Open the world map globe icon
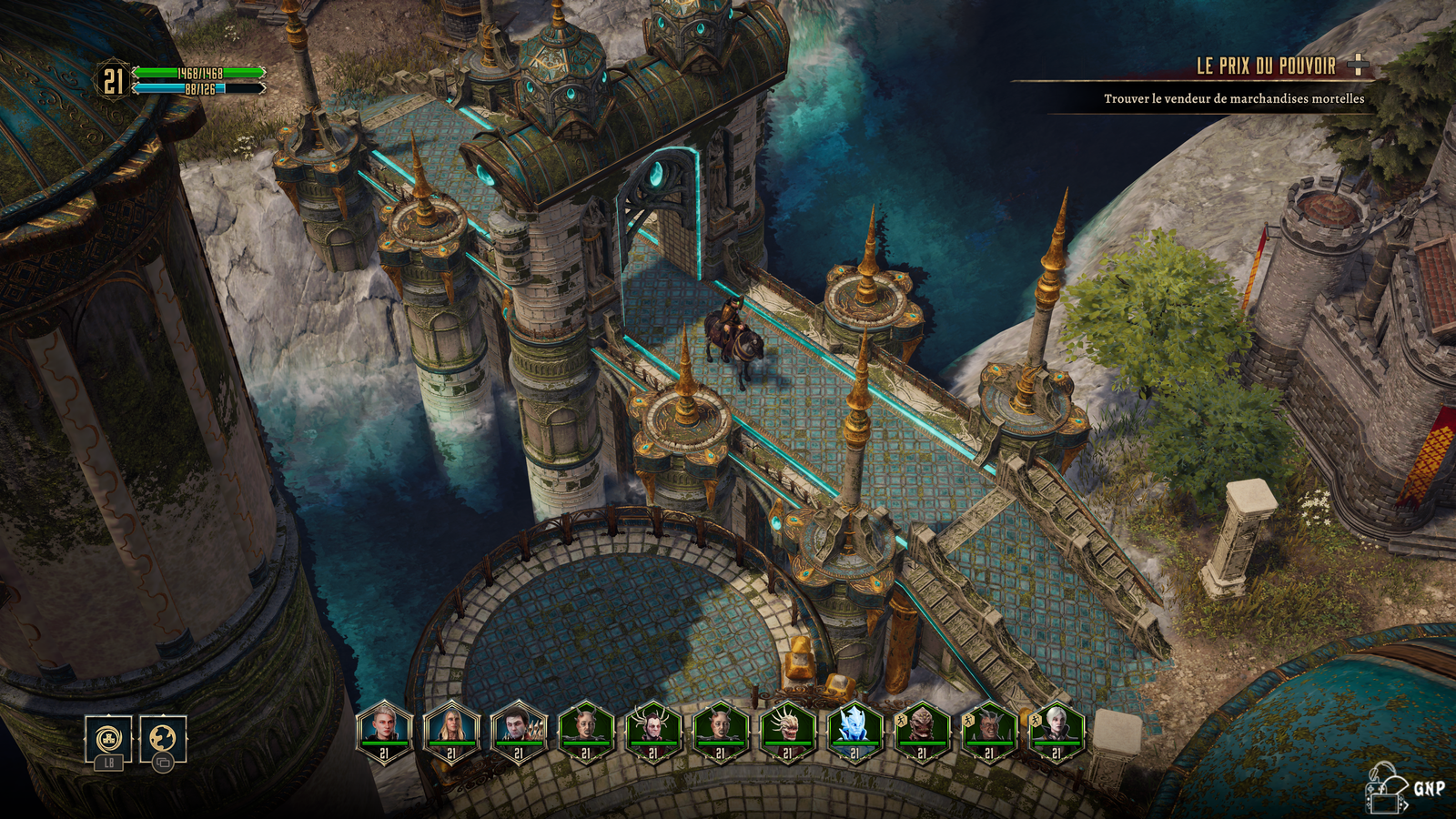The height and width of the screenshot is (819, 1456). tap(163, 738)
